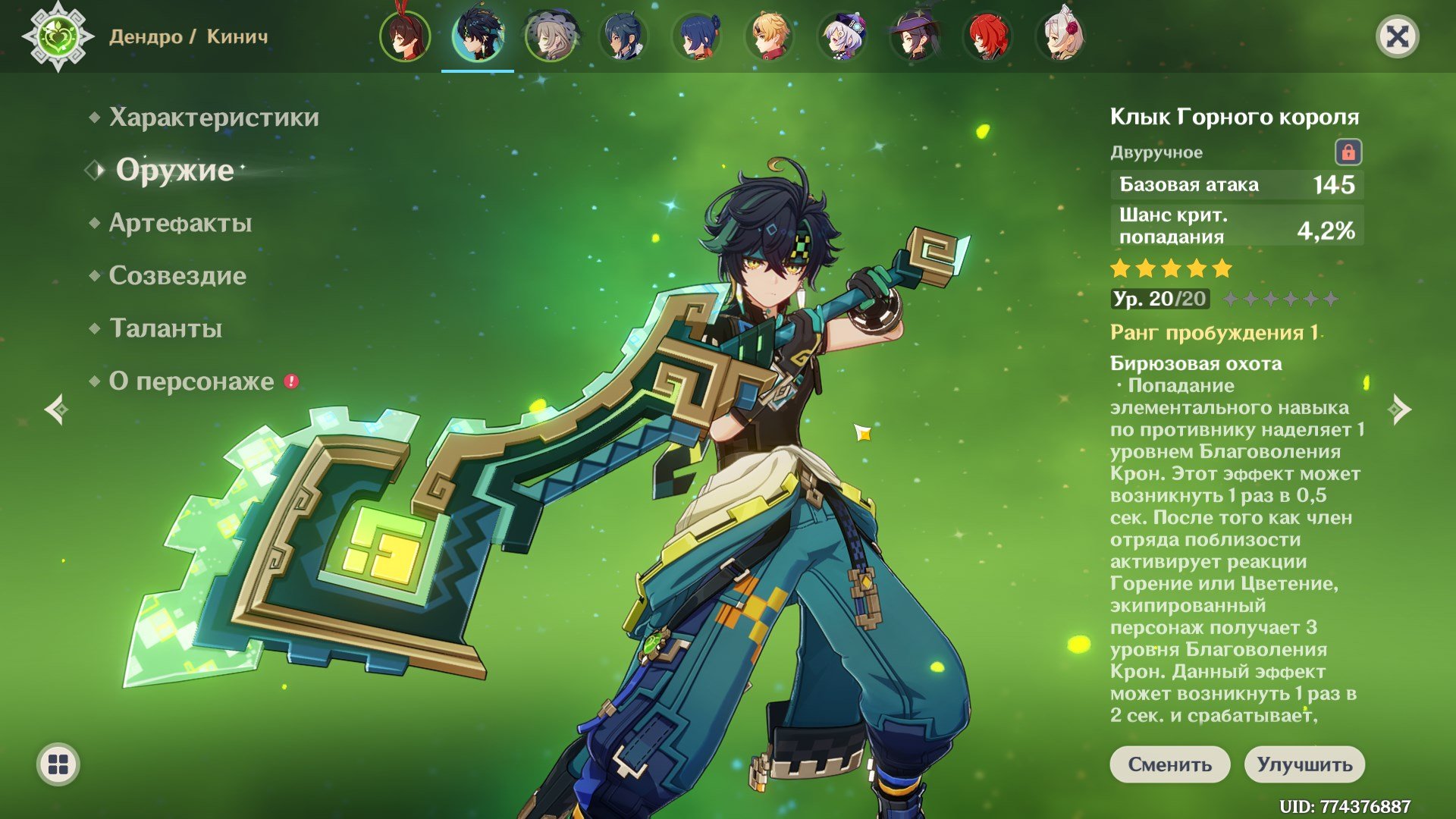The image size is (1456, 819).
Task: Select Kaeya's portrait
Action: click(623, 36)
